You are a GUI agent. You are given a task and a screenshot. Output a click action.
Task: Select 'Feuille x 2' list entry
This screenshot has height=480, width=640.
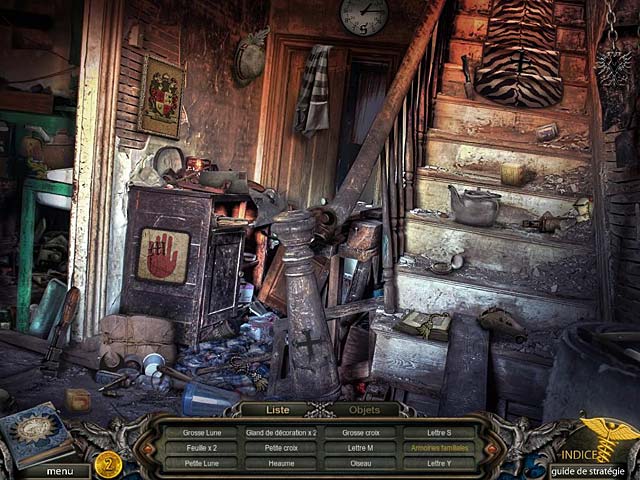(x=201, y=448)
